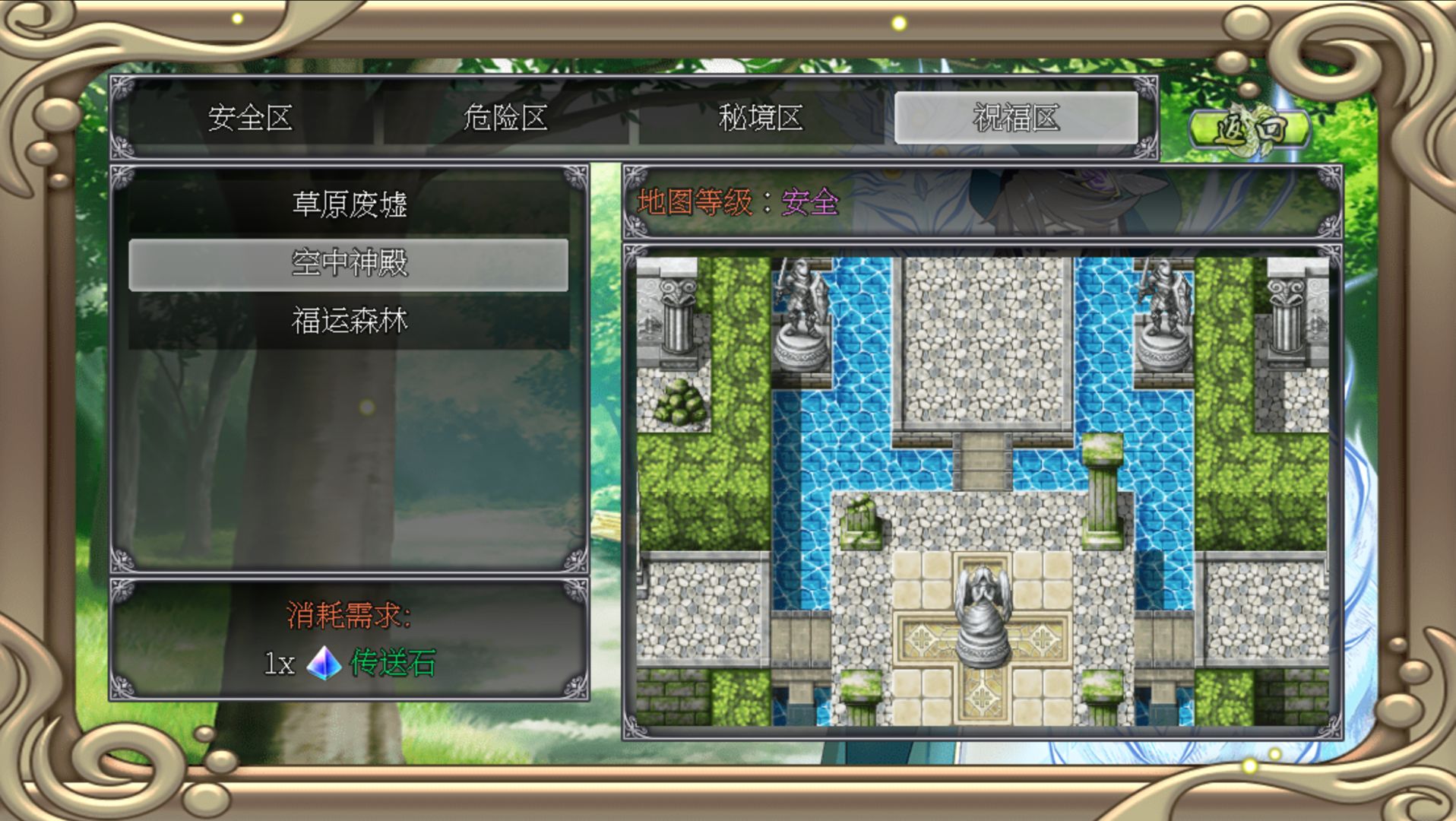This screenshot has width=1456, height=821.
Task: Click the 空中神殿 map preview image
Action: pyautogui.click(x=982, y=491)
